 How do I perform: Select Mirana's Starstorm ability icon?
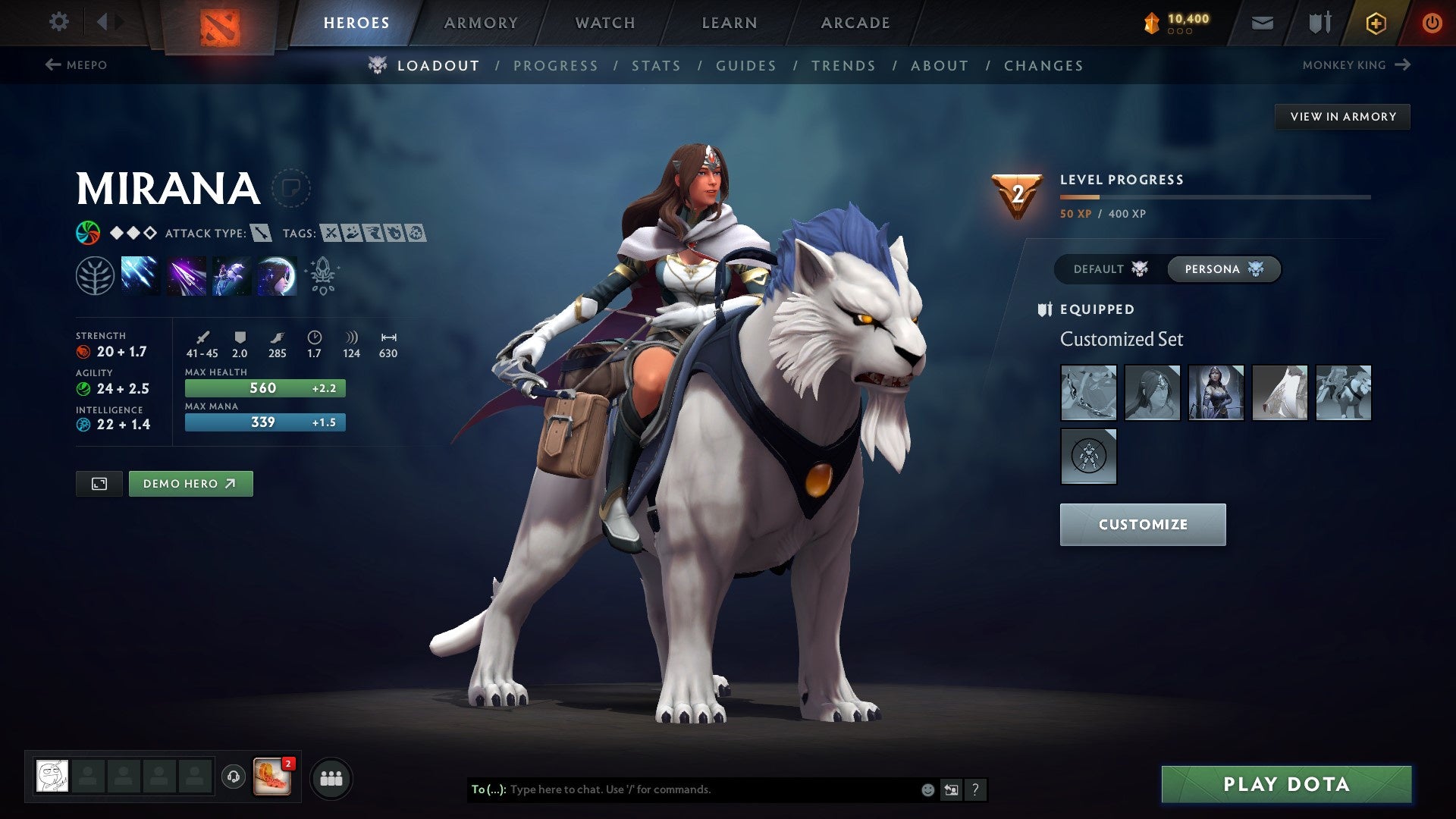point(140,275)
